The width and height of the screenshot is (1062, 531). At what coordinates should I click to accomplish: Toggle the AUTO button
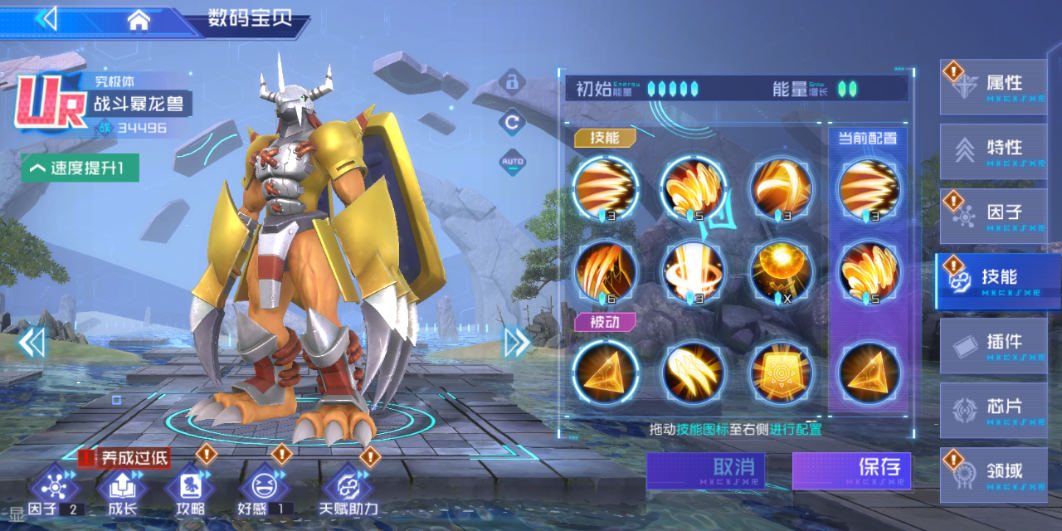512,161
